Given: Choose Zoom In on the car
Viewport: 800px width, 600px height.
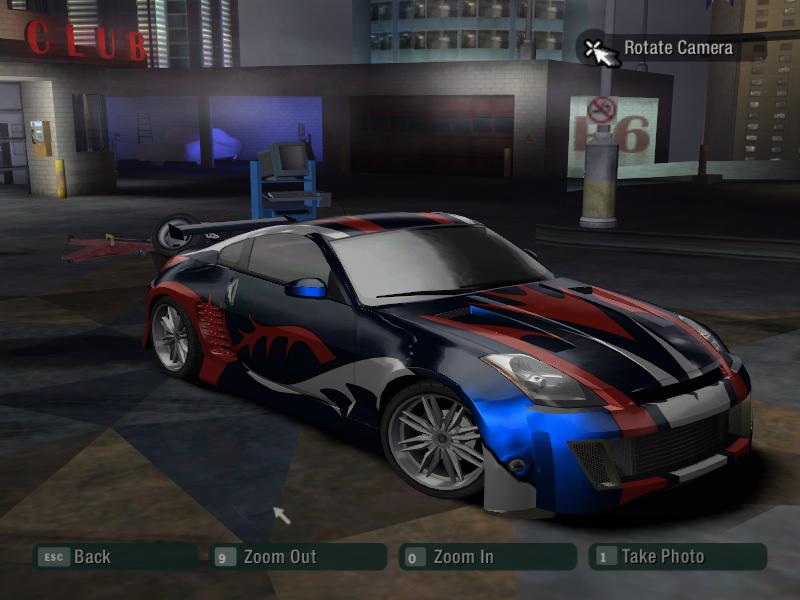Looking at the screenshot, I should click(463, 557).
